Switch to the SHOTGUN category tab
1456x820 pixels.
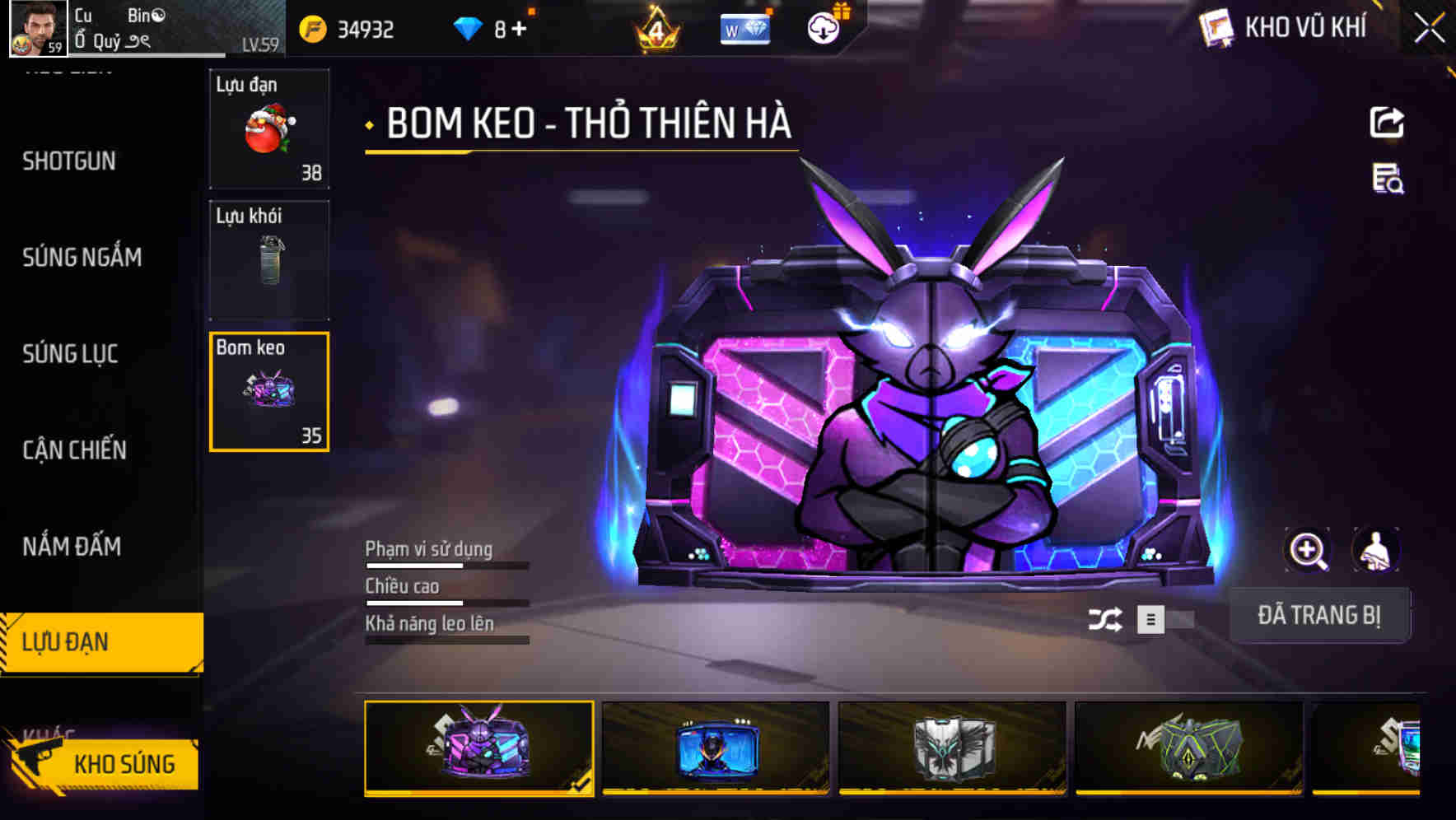tap(70, 161)
